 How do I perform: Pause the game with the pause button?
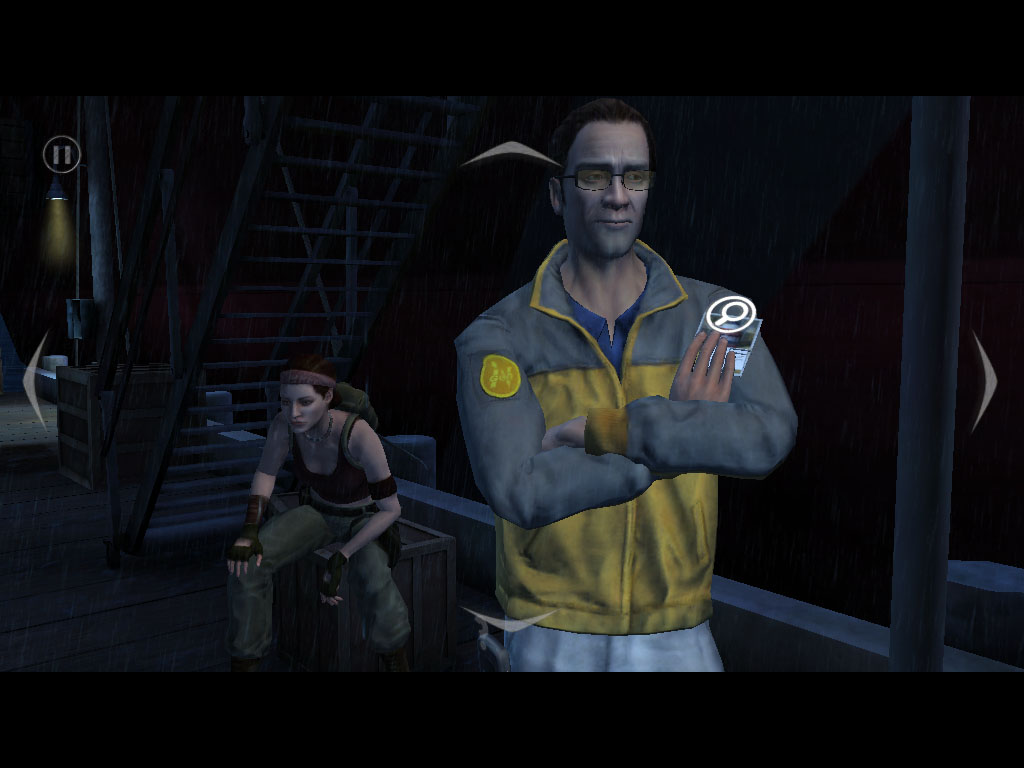(x=61, y=155)
